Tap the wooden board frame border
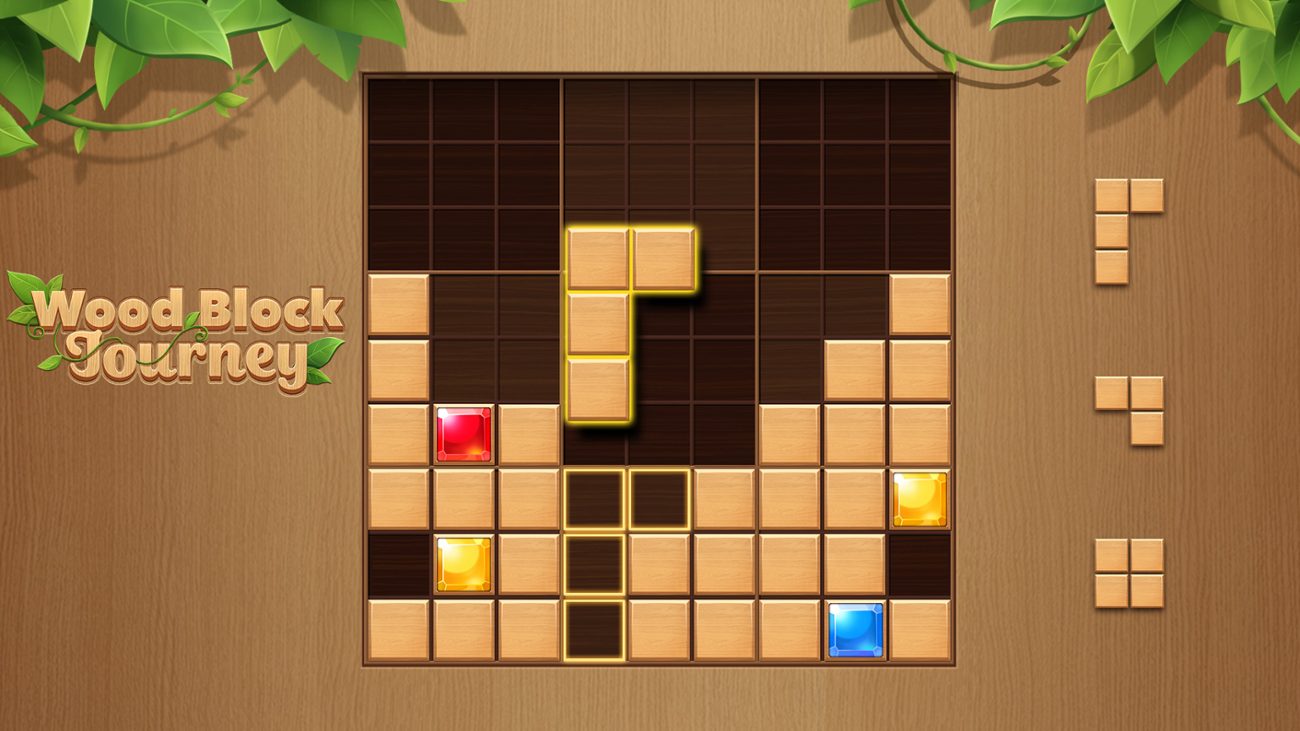The image size is (1300, 731). [365, 370]
